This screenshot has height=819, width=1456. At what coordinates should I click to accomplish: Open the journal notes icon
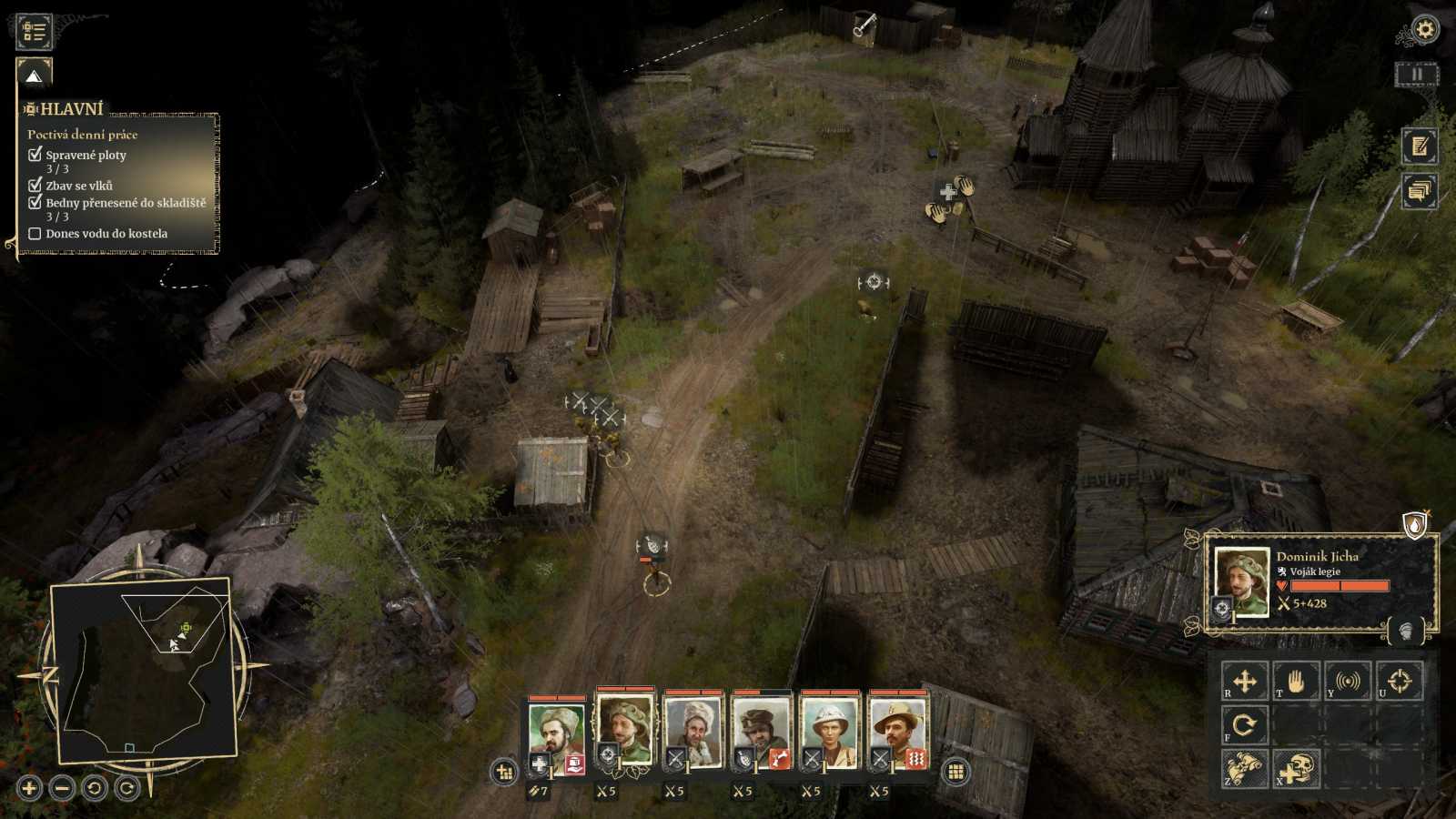pos(1419,146)
